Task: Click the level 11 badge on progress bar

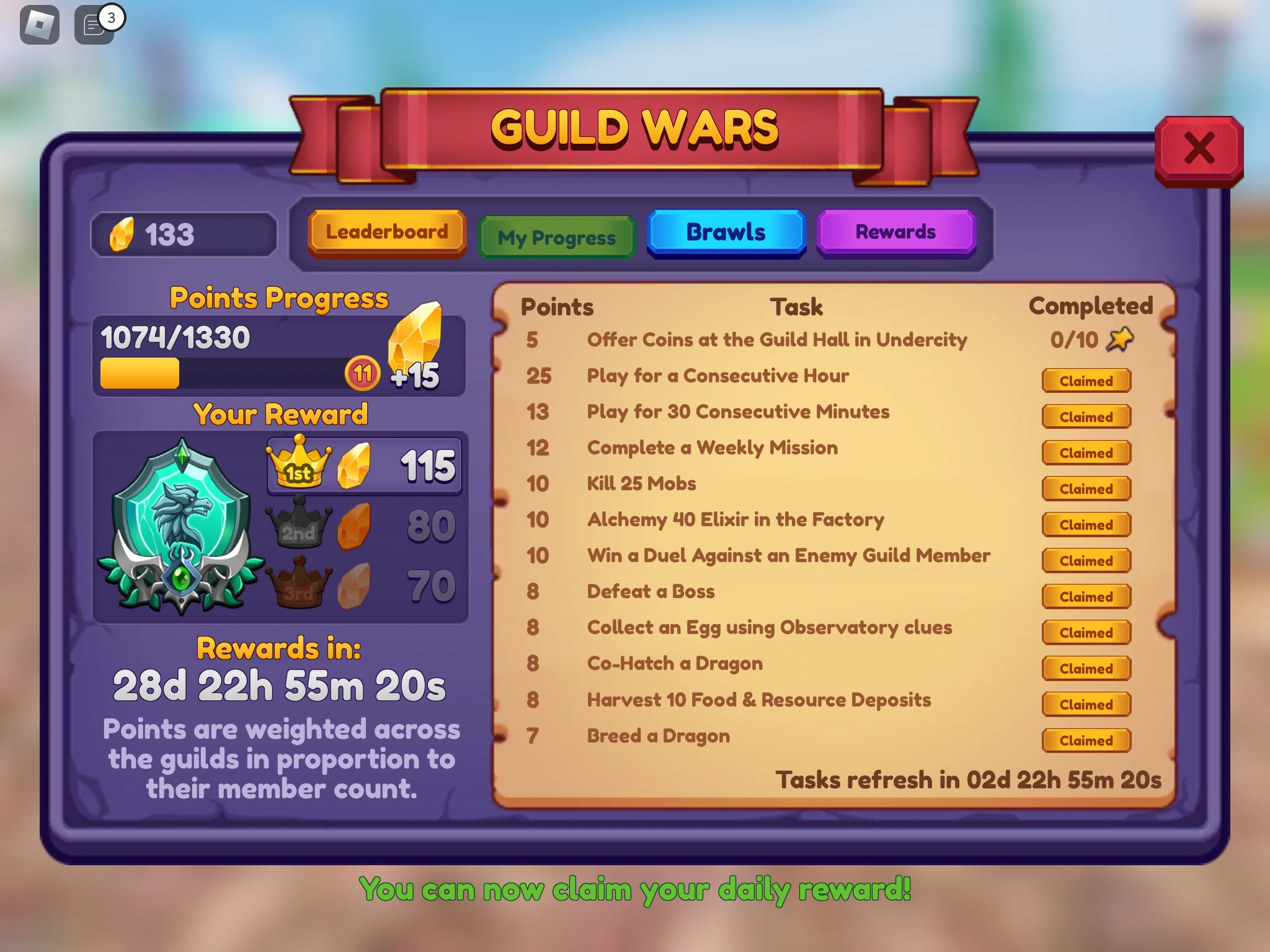Action: coord(362,374)
